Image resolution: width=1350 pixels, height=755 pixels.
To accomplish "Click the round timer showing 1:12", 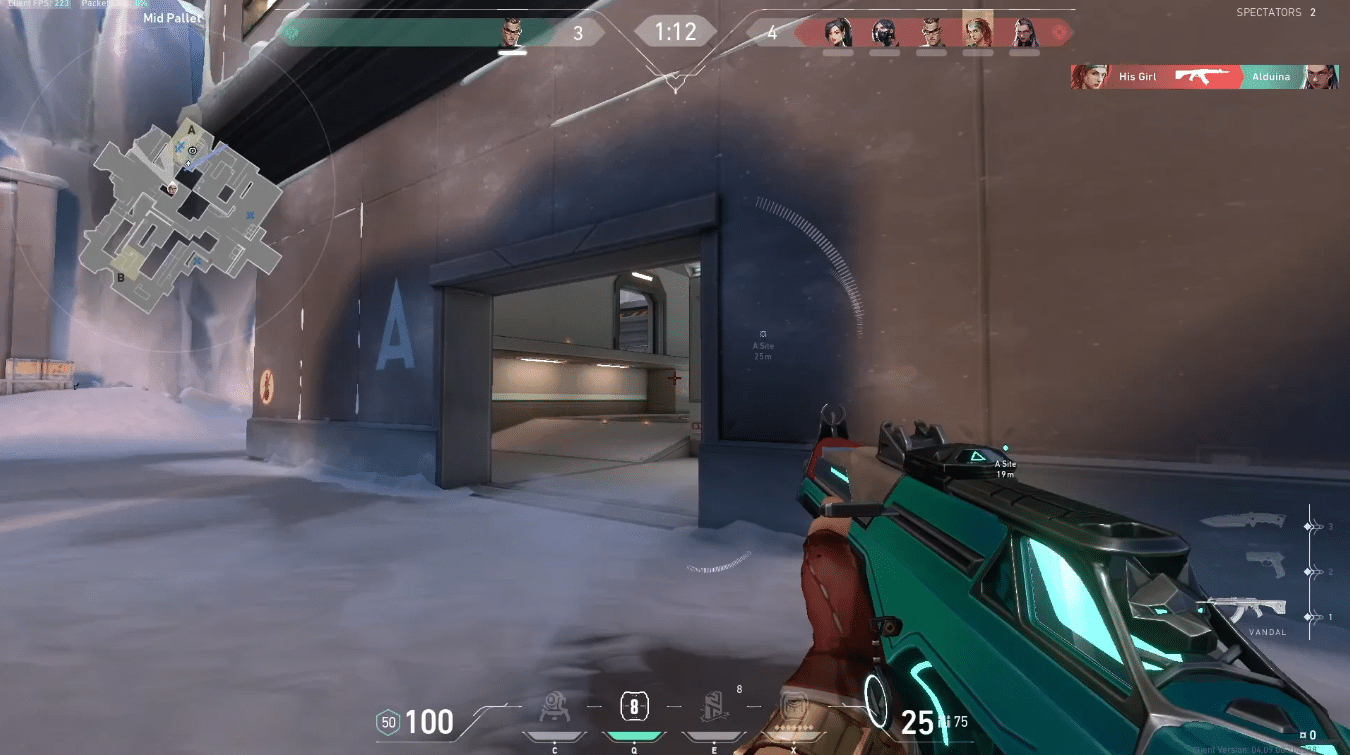I will pos(675,31).
